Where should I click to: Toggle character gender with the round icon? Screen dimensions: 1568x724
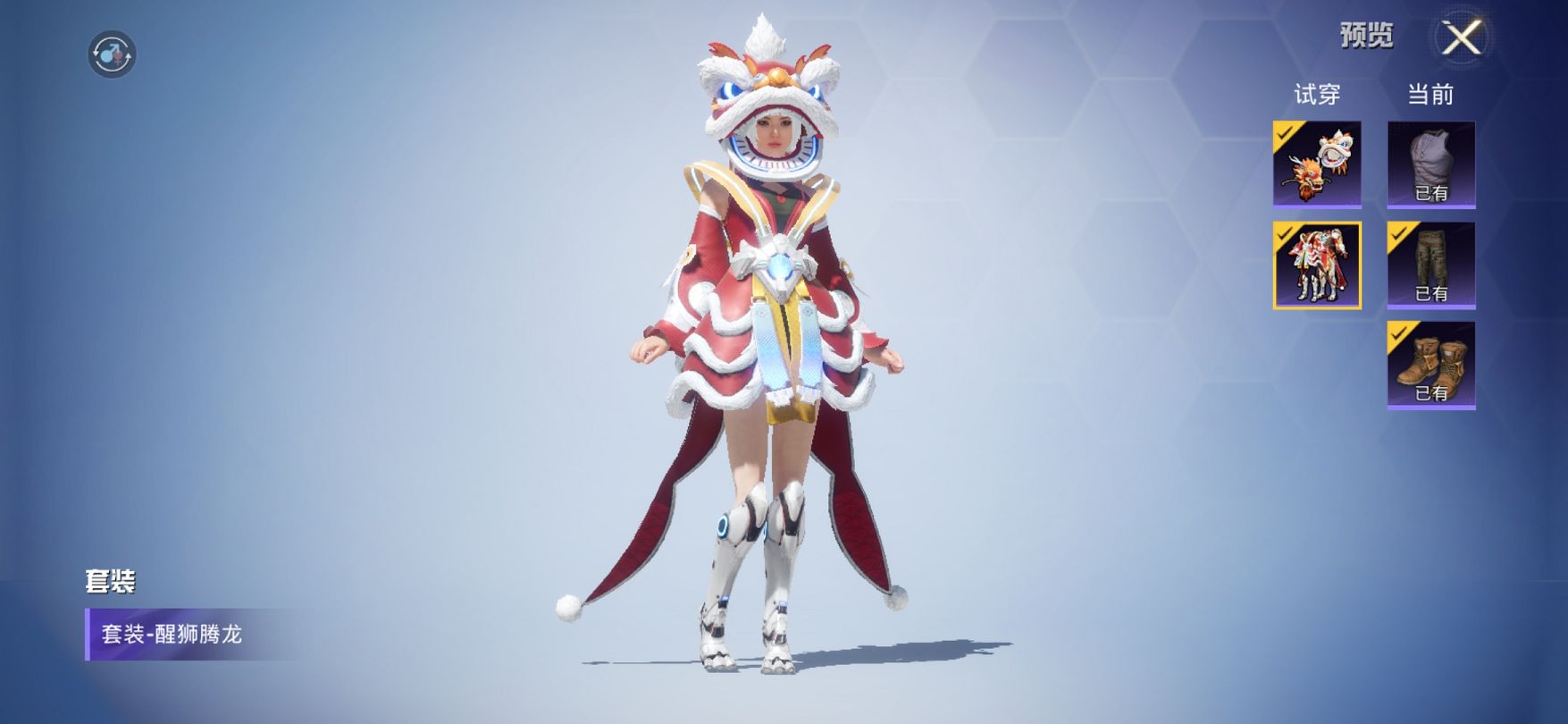tap(112, 55)
